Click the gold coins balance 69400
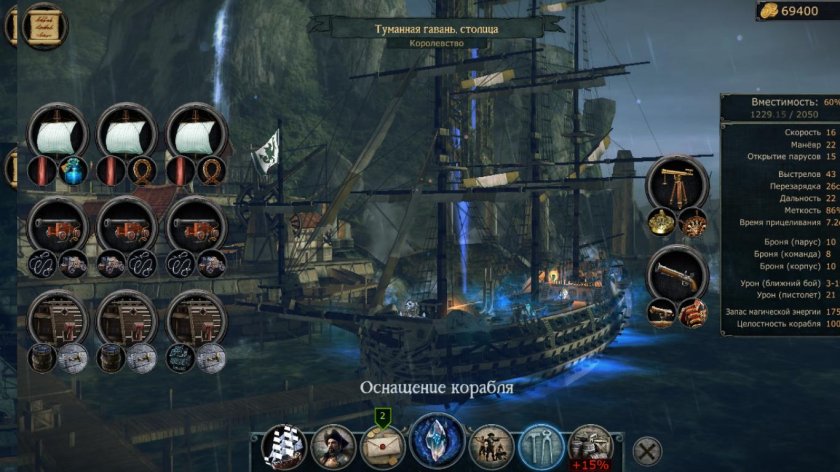Screen dimensions: 840x472 pos(797,11)
